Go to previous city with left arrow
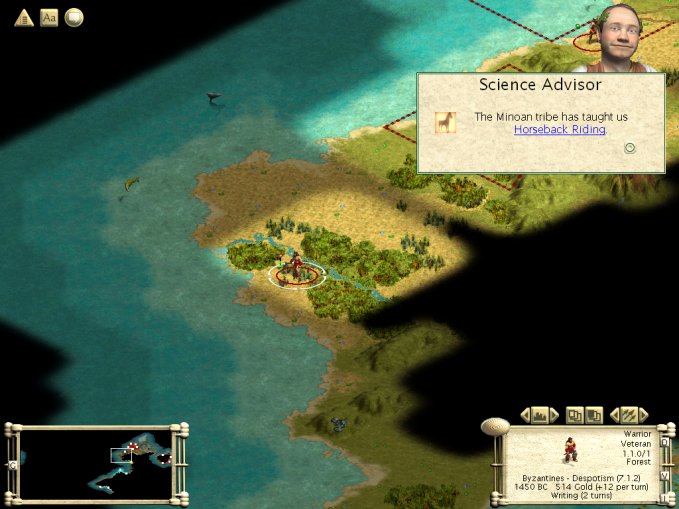This screenshot has width=679, height=509. point(526,414)
